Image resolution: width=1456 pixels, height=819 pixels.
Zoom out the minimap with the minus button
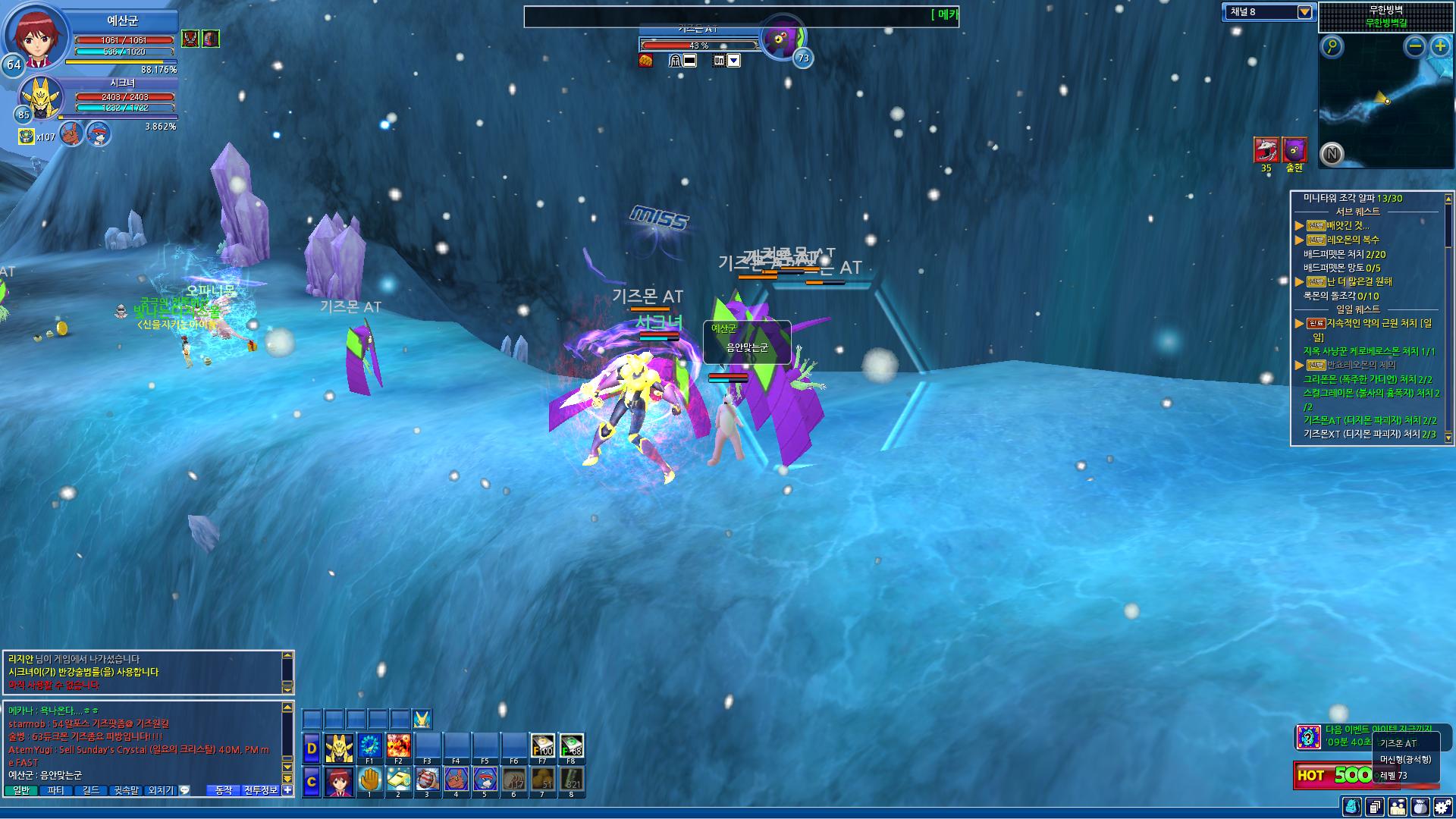1414,47
